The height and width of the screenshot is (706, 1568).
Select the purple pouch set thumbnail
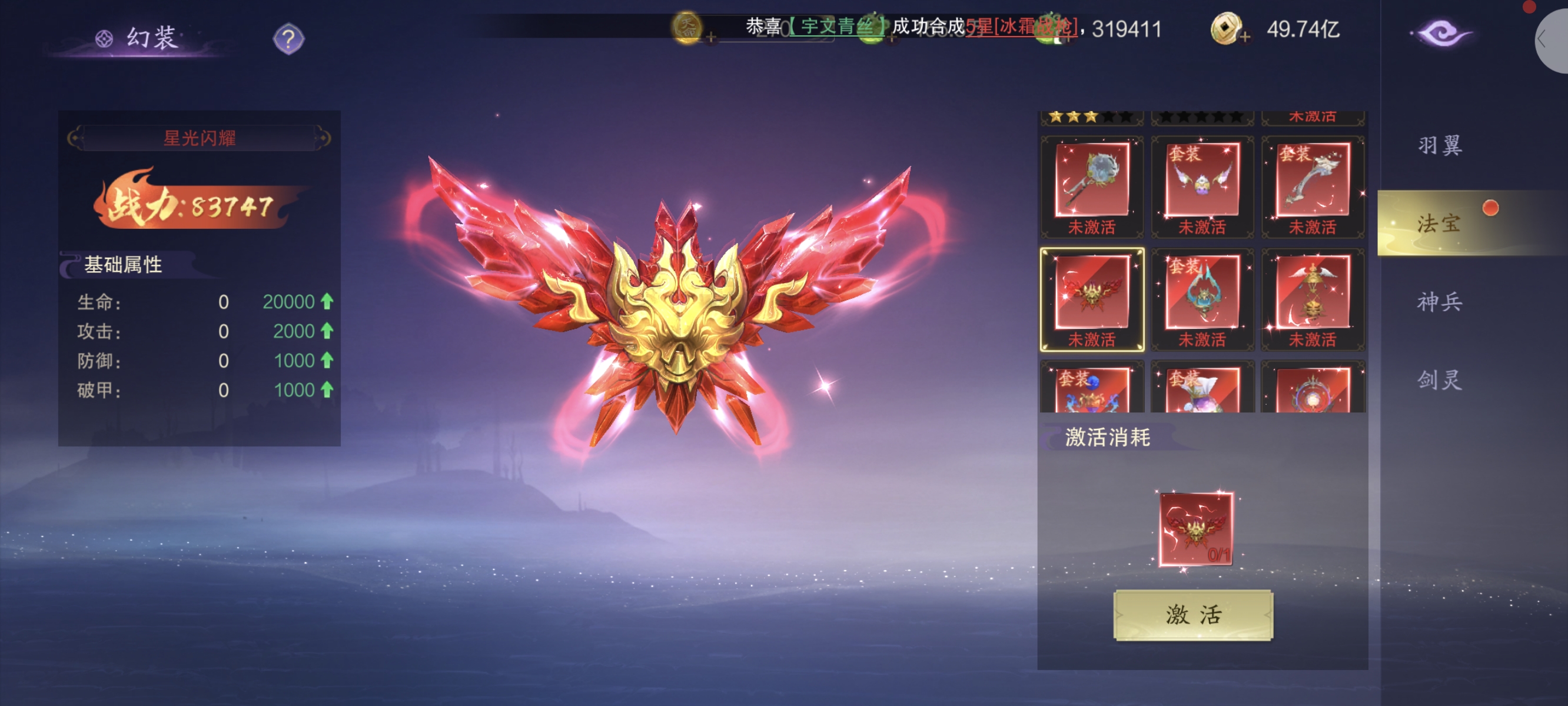tap(1202, 389)
